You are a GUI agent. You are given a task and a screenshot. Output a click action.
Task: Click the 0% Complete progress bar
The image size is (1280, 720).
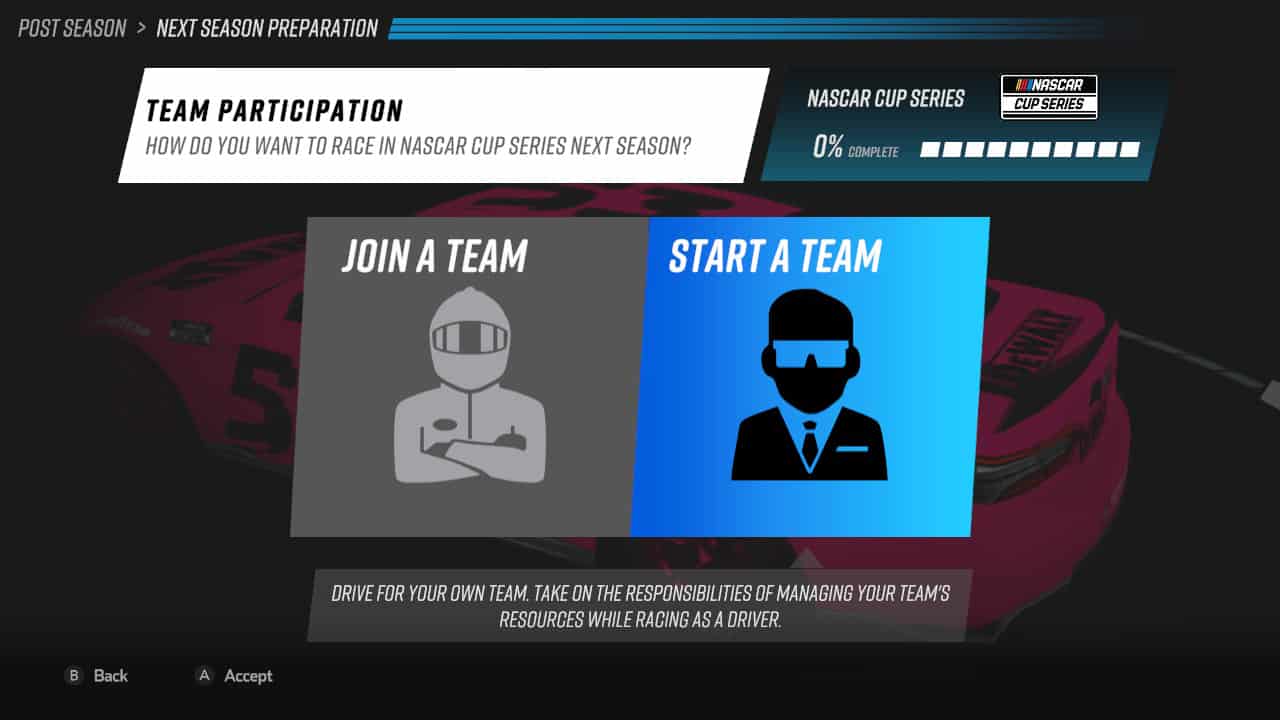(x=1030, y=148)
